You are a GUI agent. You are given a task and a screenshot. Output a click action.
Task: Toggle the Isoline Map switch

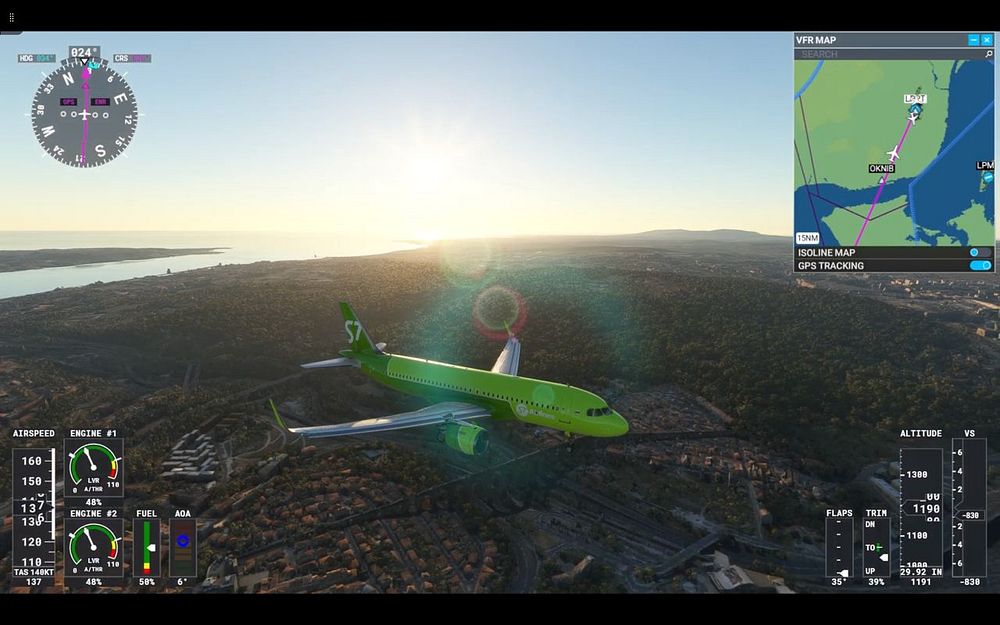(980, 253)
